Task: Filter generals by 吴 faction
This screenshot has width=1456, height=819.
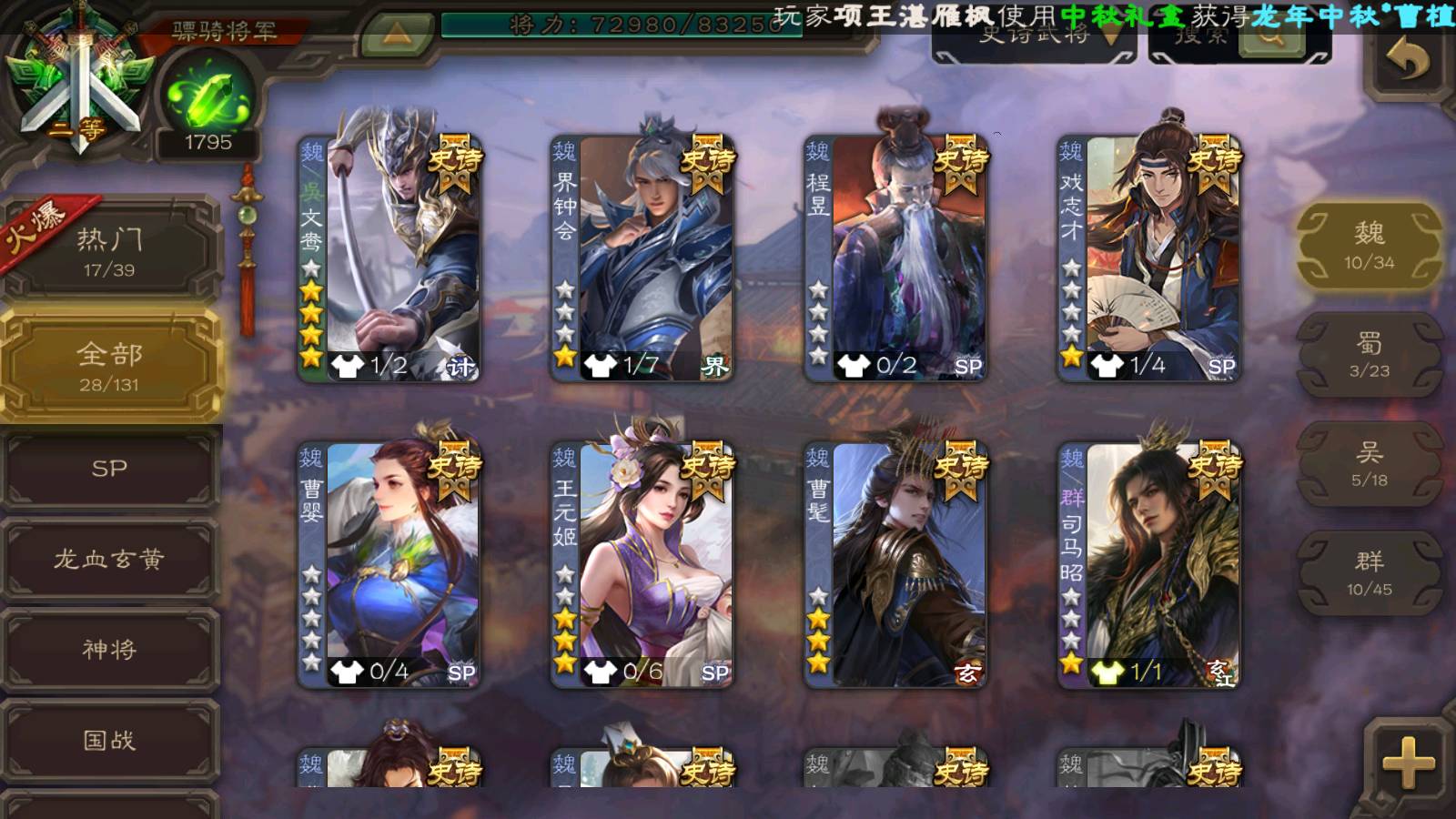Action: click(x=1369, y=464)
